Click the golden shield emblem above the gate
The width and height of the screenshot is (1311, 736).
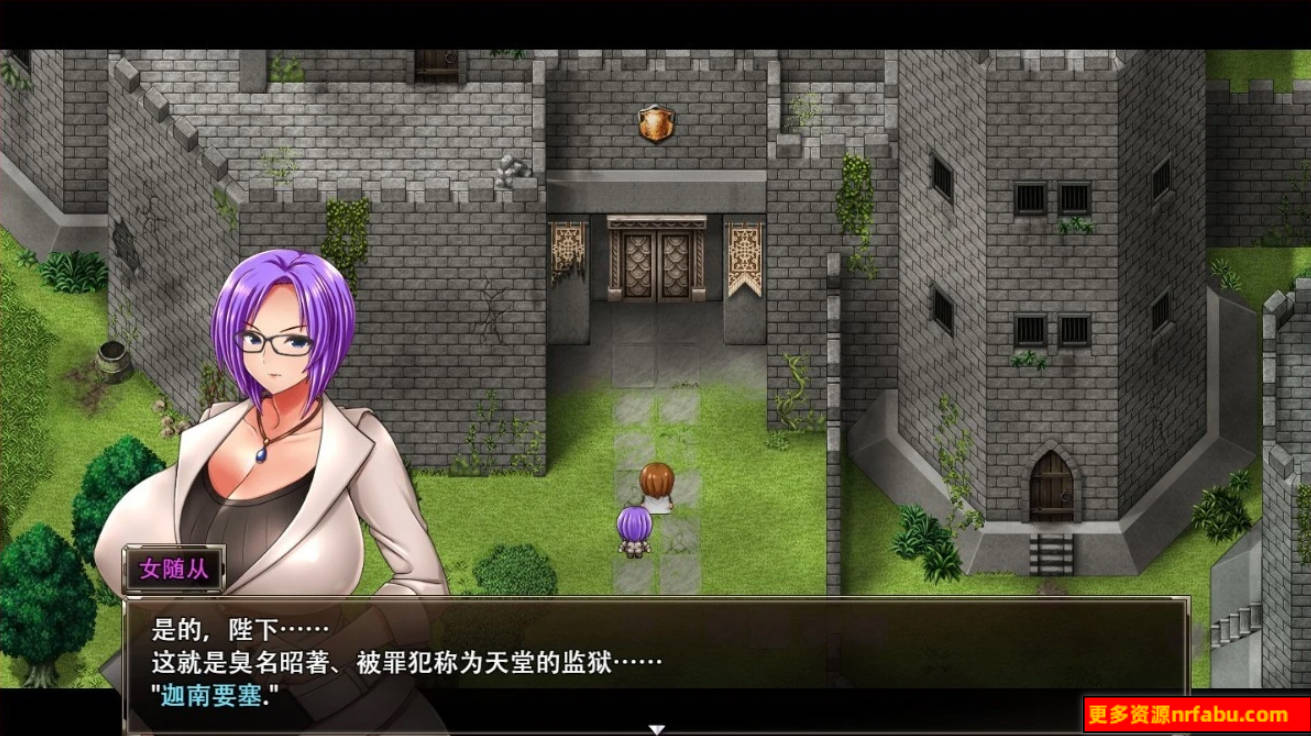pos(655,123)
